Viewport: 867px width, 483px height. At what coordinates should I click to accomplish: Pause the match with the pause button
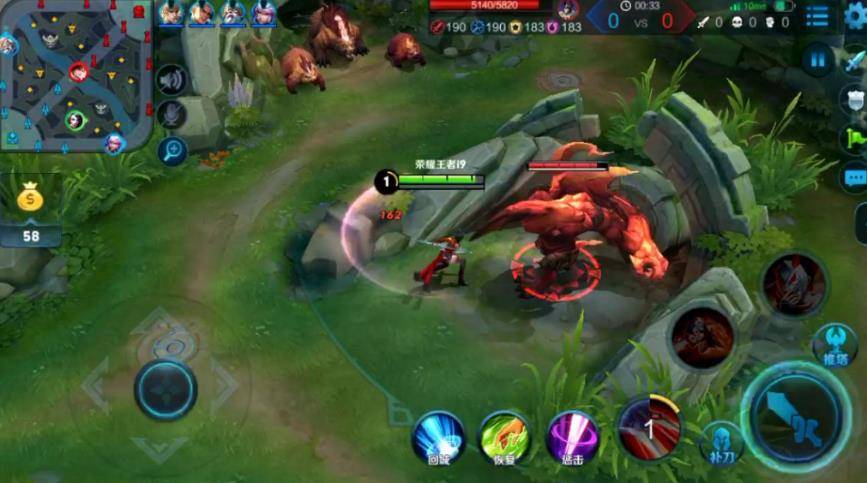818,59
